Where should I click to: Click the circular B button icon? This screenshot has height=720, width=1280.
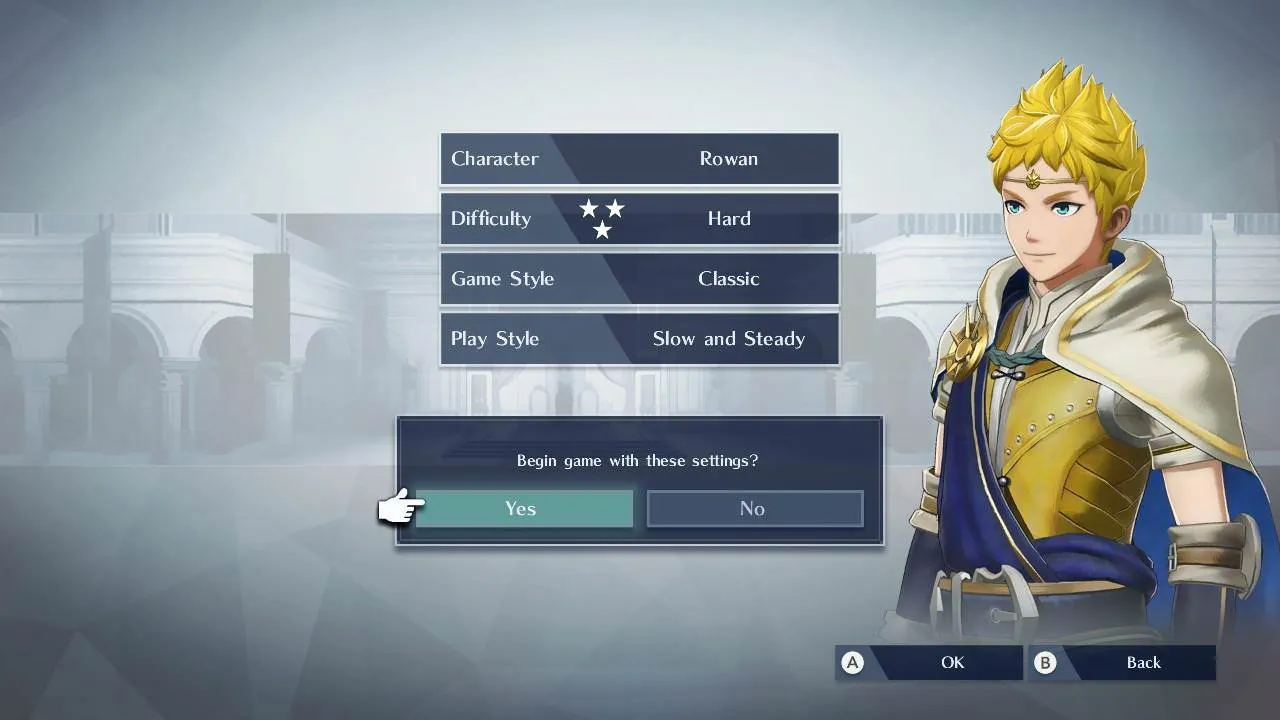pyautogui.click(x=1044, y=662)
